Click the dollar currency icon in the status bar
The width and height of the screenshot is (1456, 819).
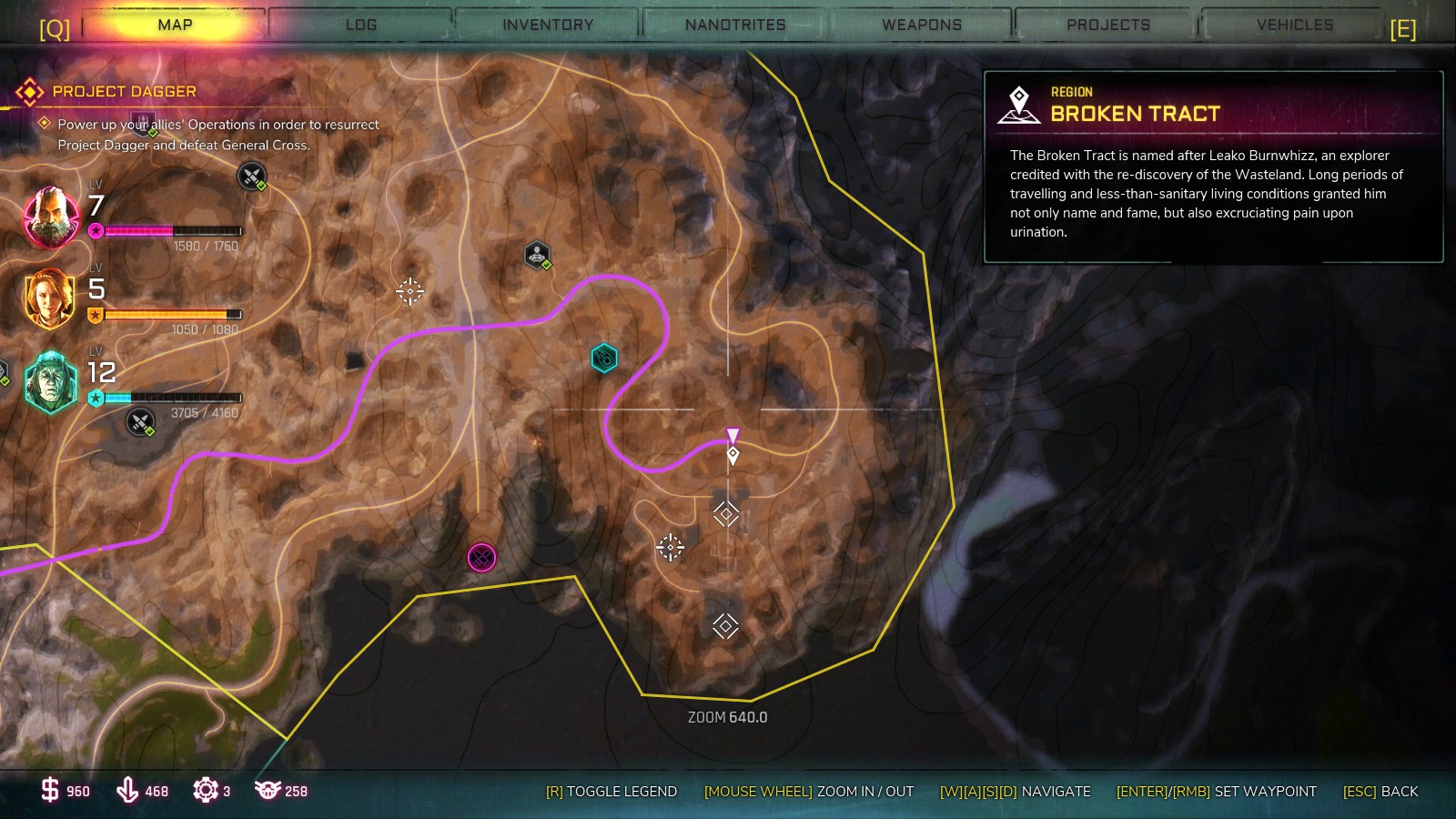pyautogui.click(x=52, y=791)
